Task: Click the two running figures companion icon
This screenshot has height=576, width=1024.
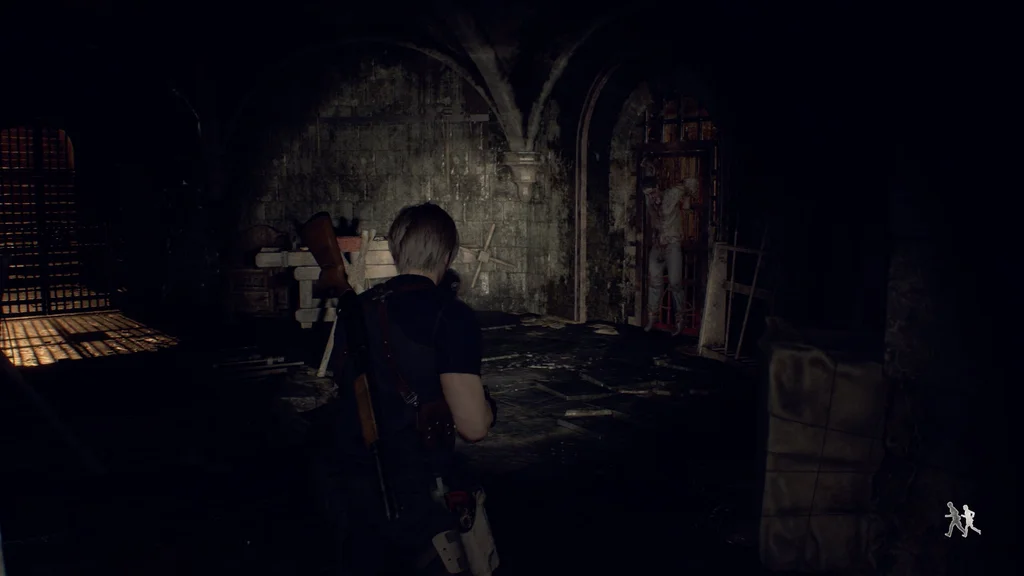Action: [x=962, y=519]
